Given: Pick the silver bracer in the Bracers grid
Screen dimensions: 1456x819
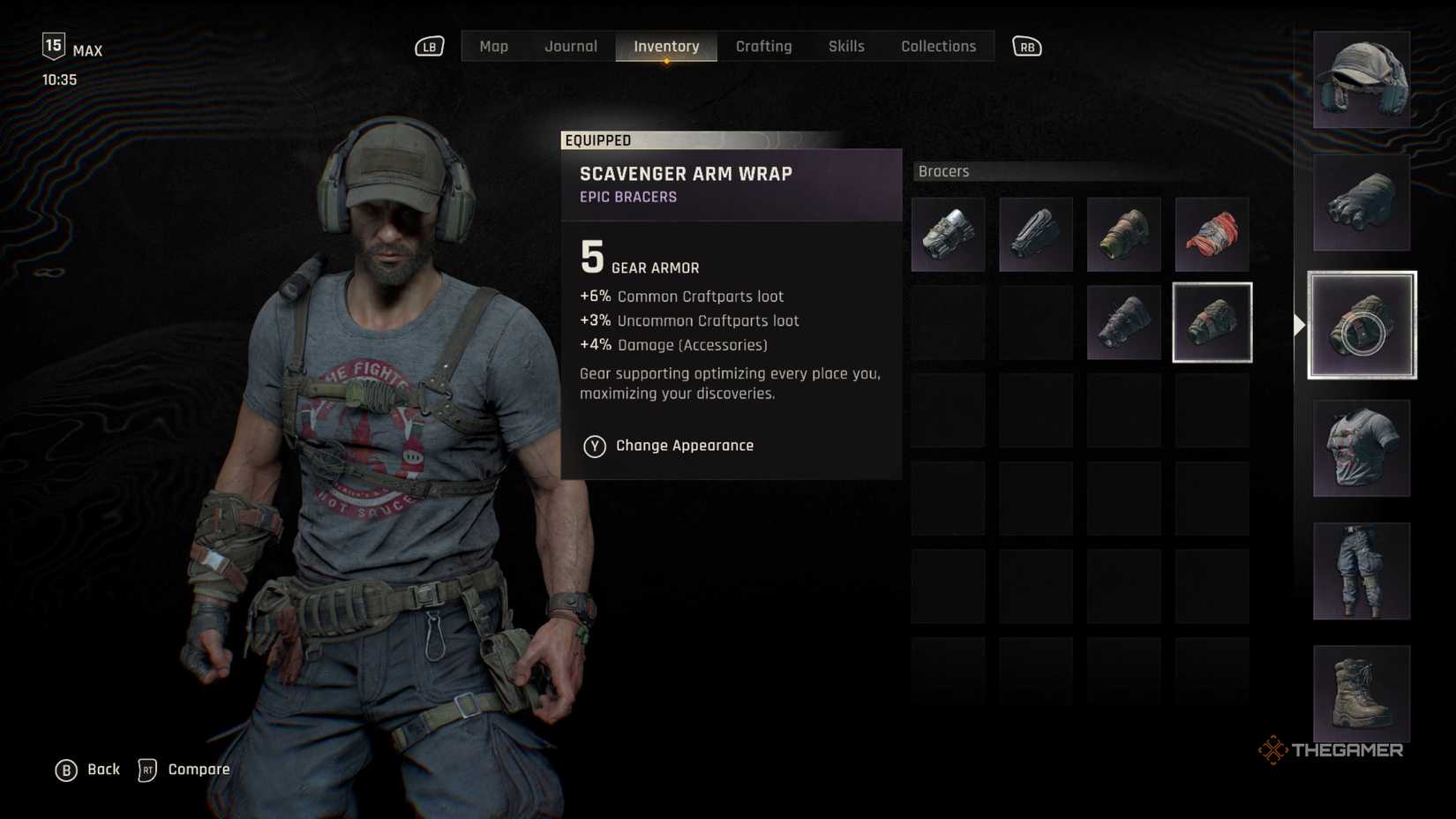Looking at the screenshot, I should point(948,235).
